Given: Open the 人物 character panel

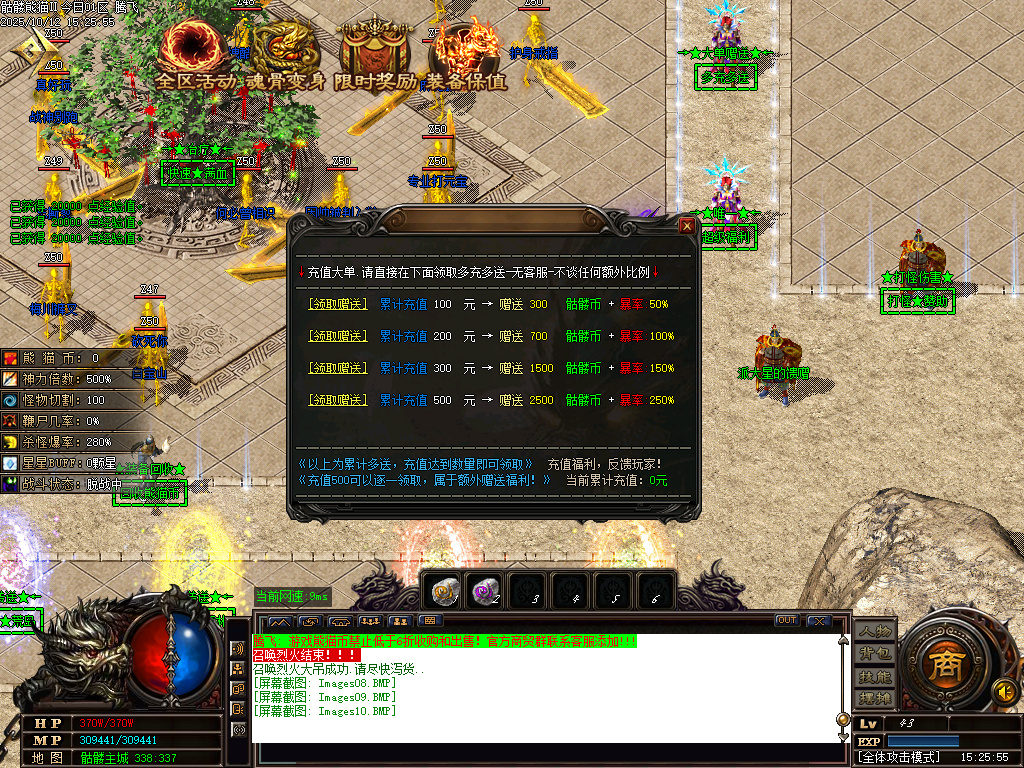Looking at the screenshot, I should tap(874, 633).
